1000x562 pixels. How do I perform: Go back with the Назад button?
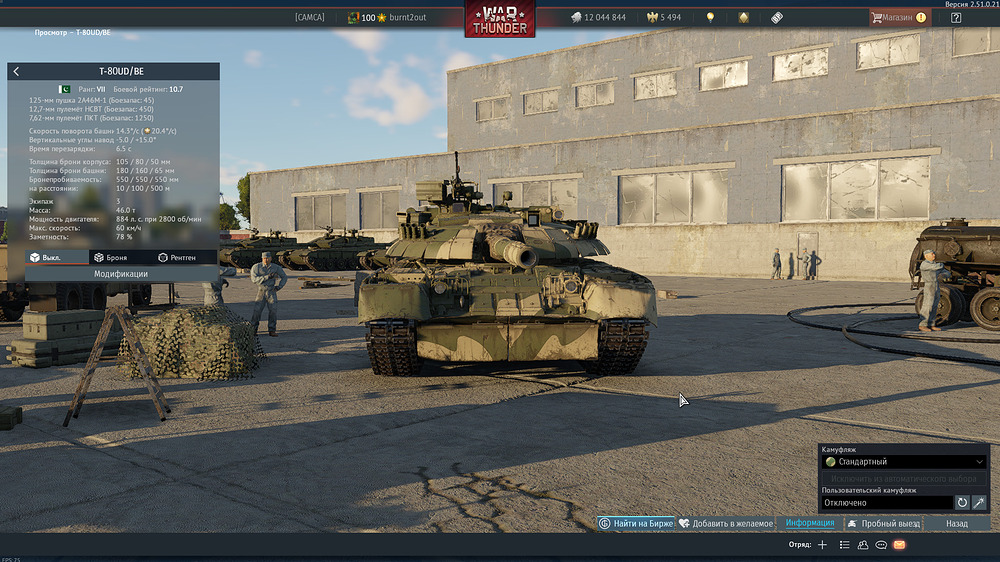tap(957, 523)
